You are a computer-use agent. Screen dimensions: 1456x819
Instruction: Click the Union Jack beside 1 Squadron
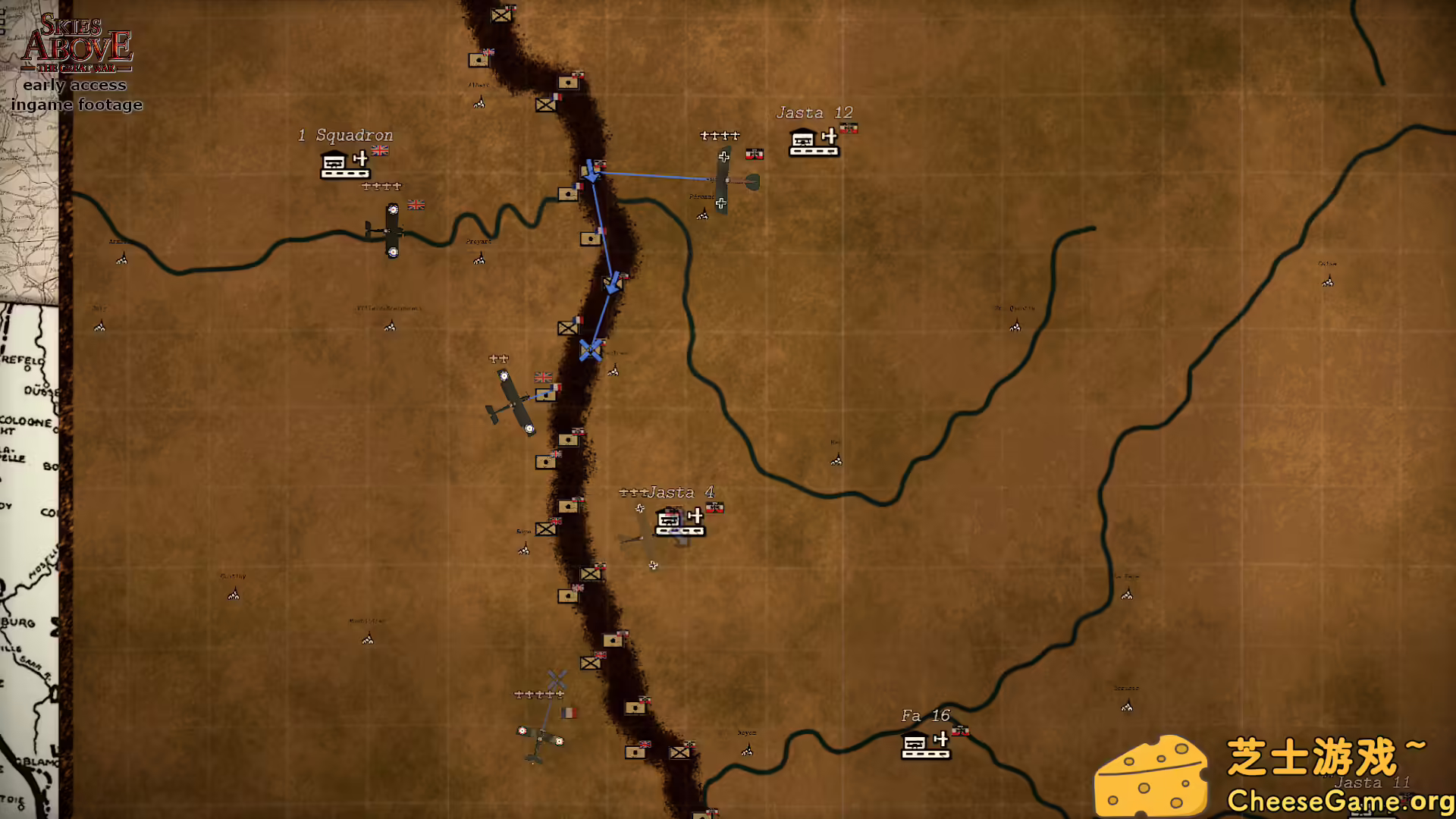(379, 150)
